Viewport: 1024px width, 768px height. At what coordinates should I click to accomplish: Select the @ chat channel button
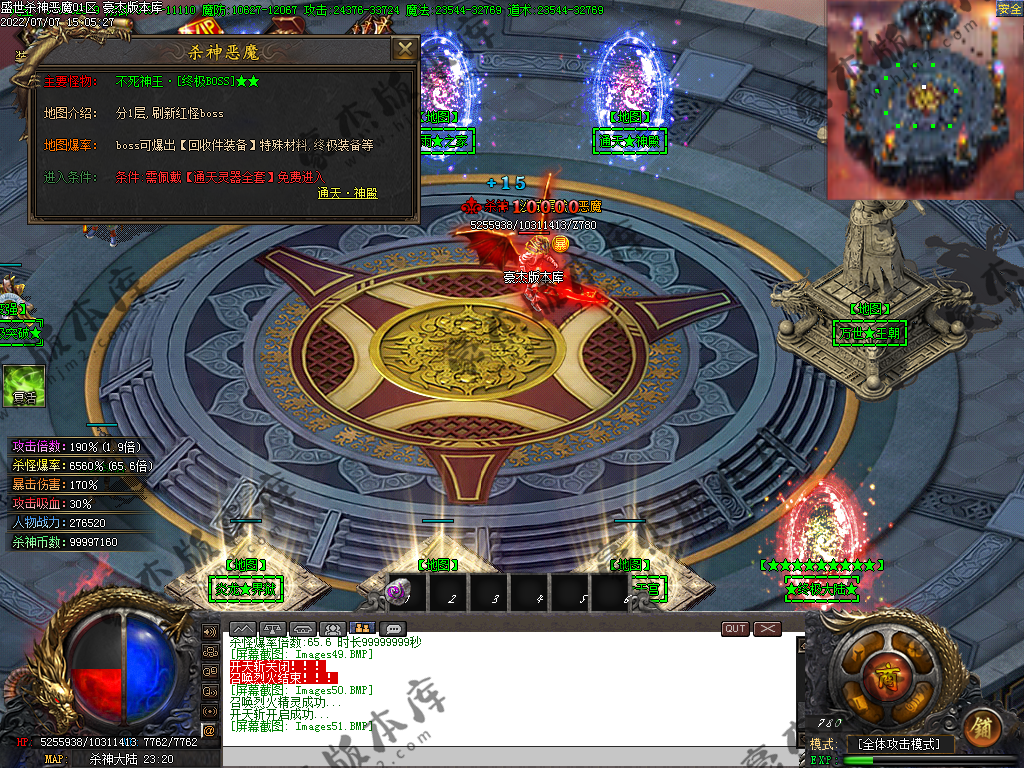click(209, 730)
